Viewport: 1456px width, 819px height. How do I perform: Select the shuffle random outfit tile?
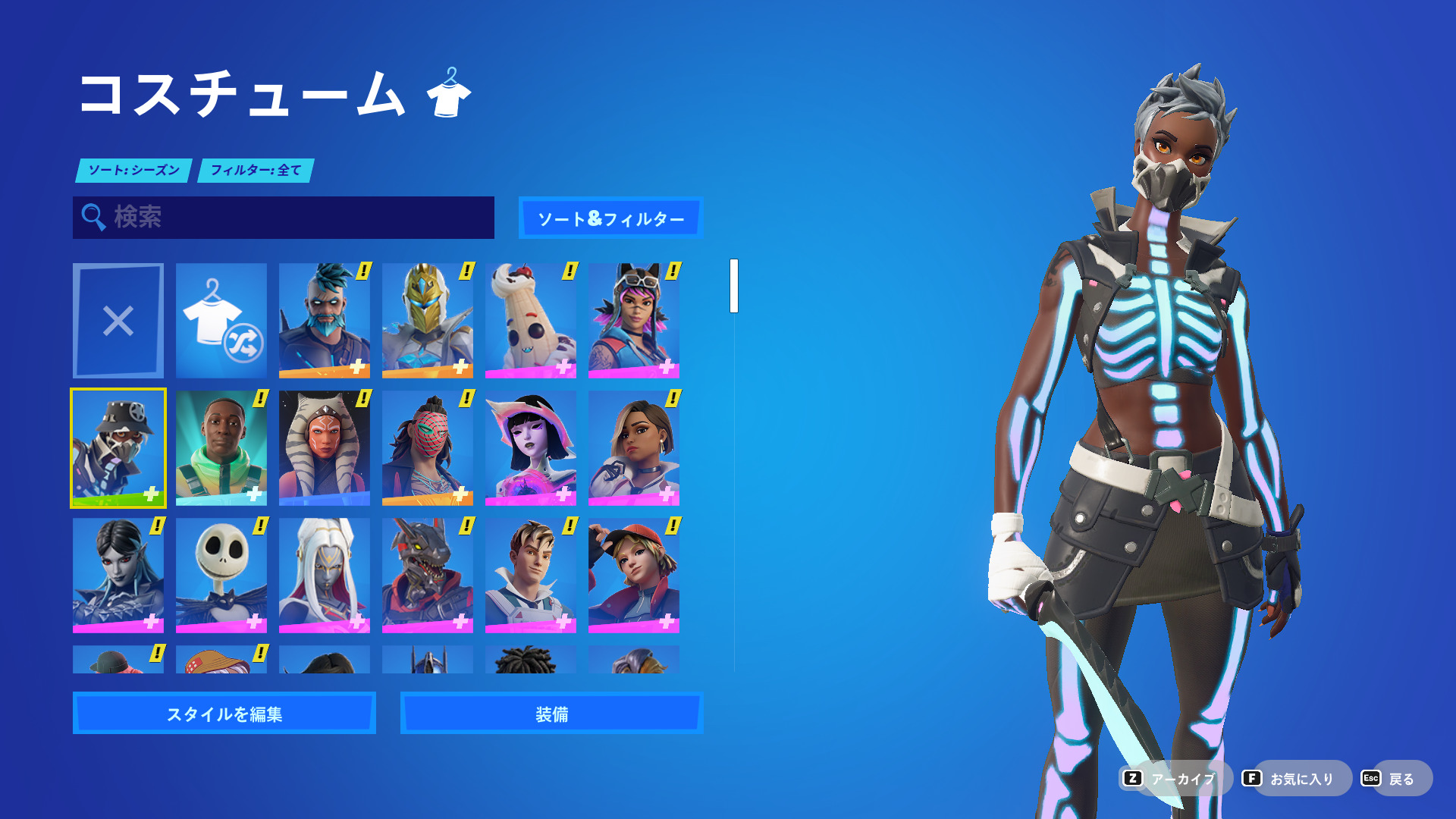[x=221, y=320]
